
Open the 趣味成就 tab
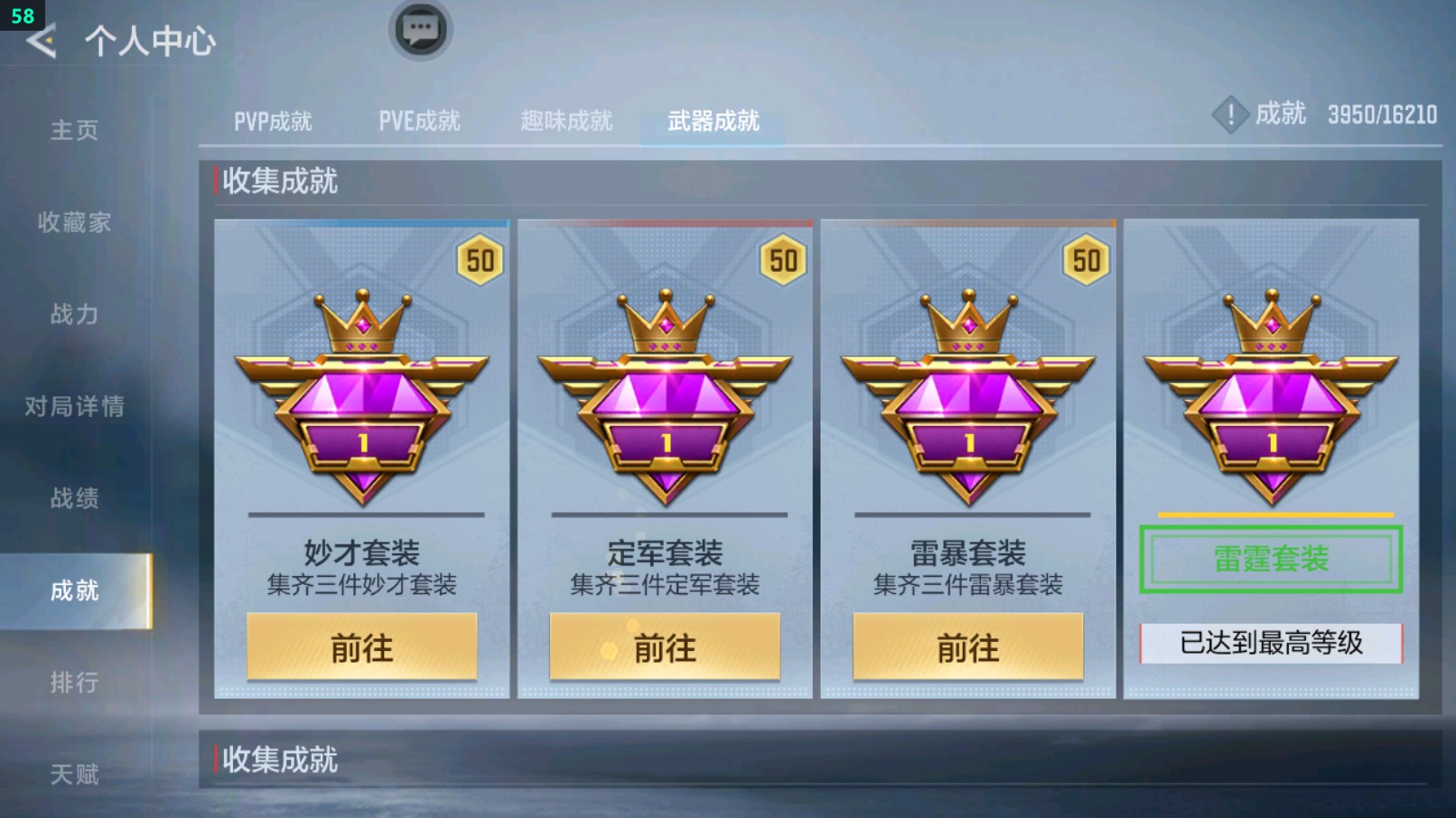pyautogui.click(x=565, y=121)
